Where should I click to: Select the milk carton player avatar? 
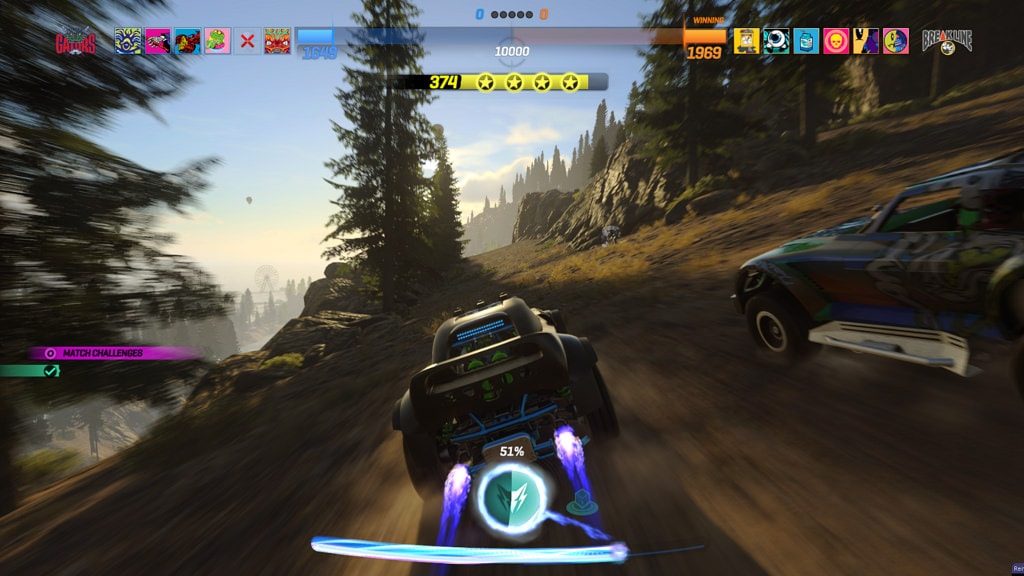(806, 41)
